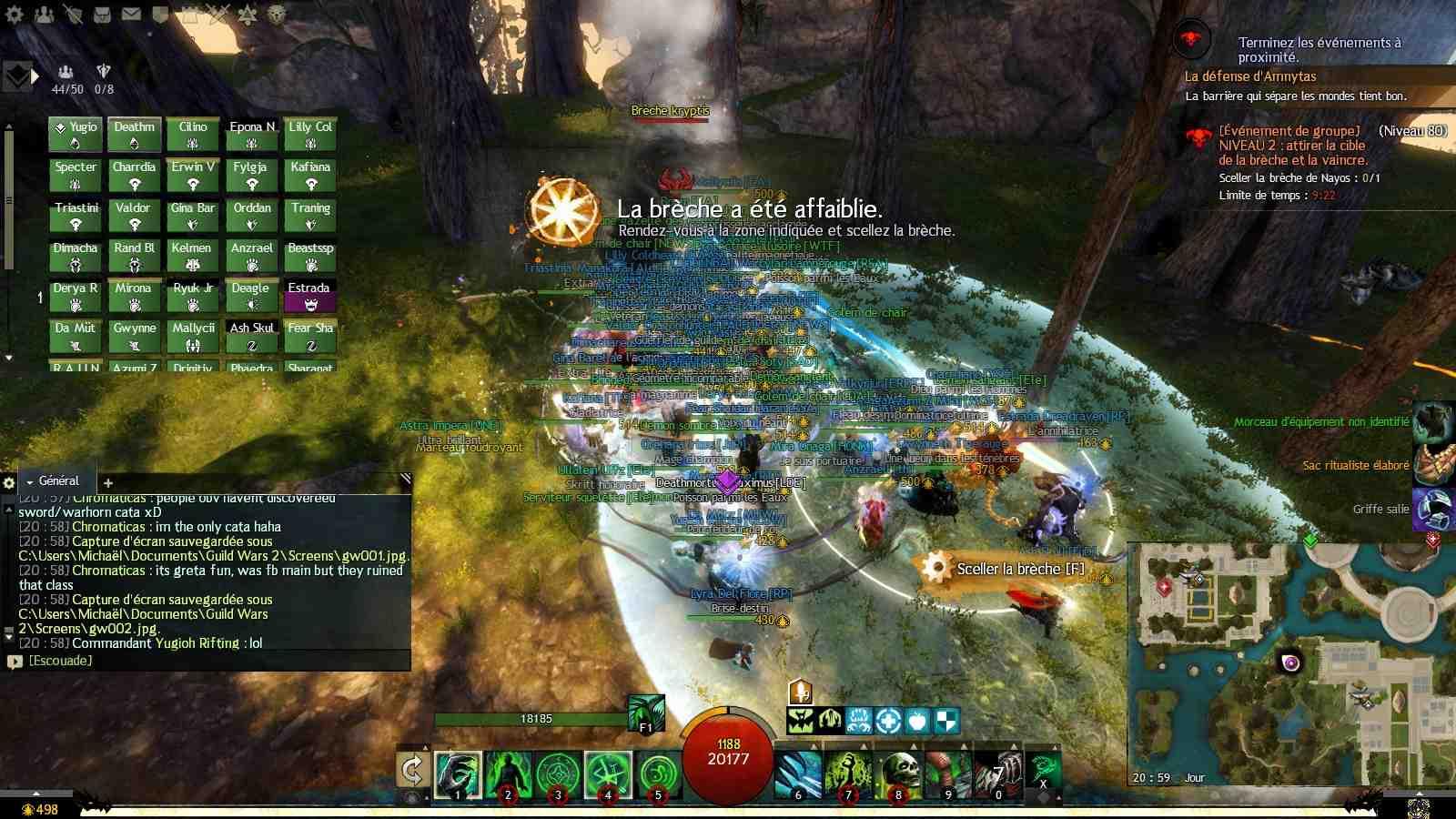Screen dimensions: 1456x819
Task: Open the mail envelope icon
Action: [x=131, y=14]
